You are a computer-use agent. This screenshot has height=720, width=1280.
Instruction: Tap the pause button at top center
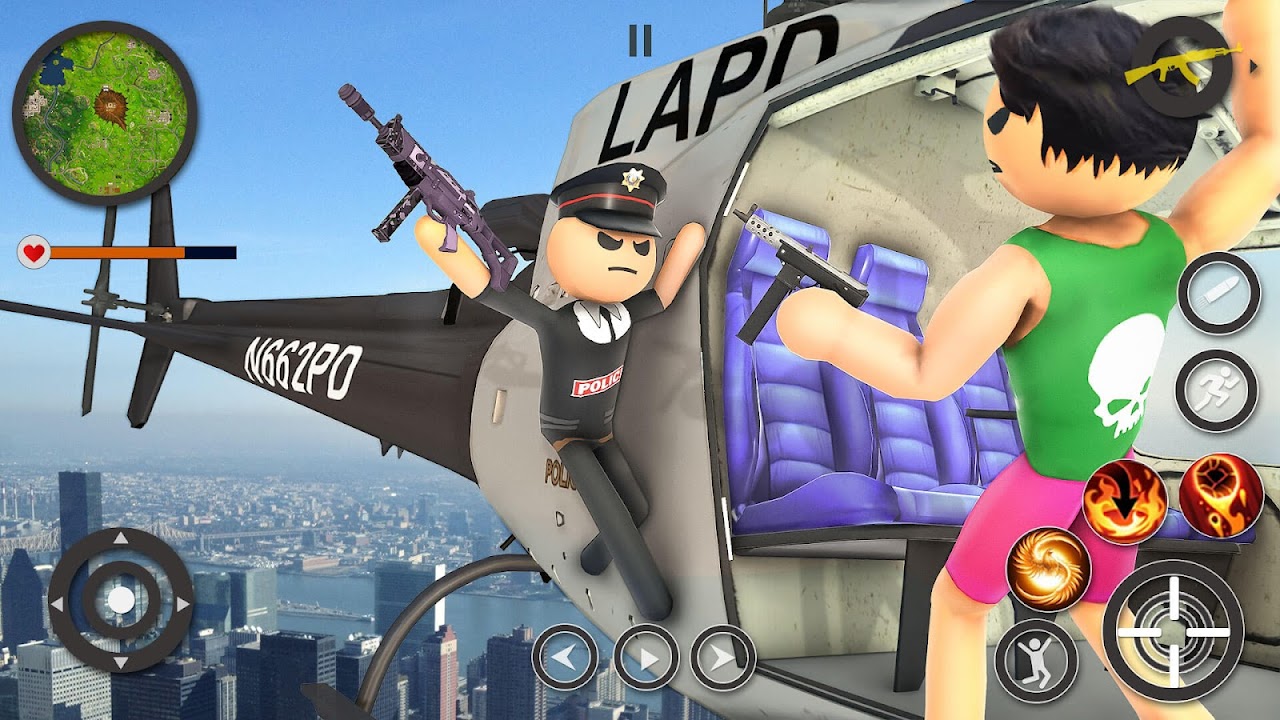click(x=640, y=42)
